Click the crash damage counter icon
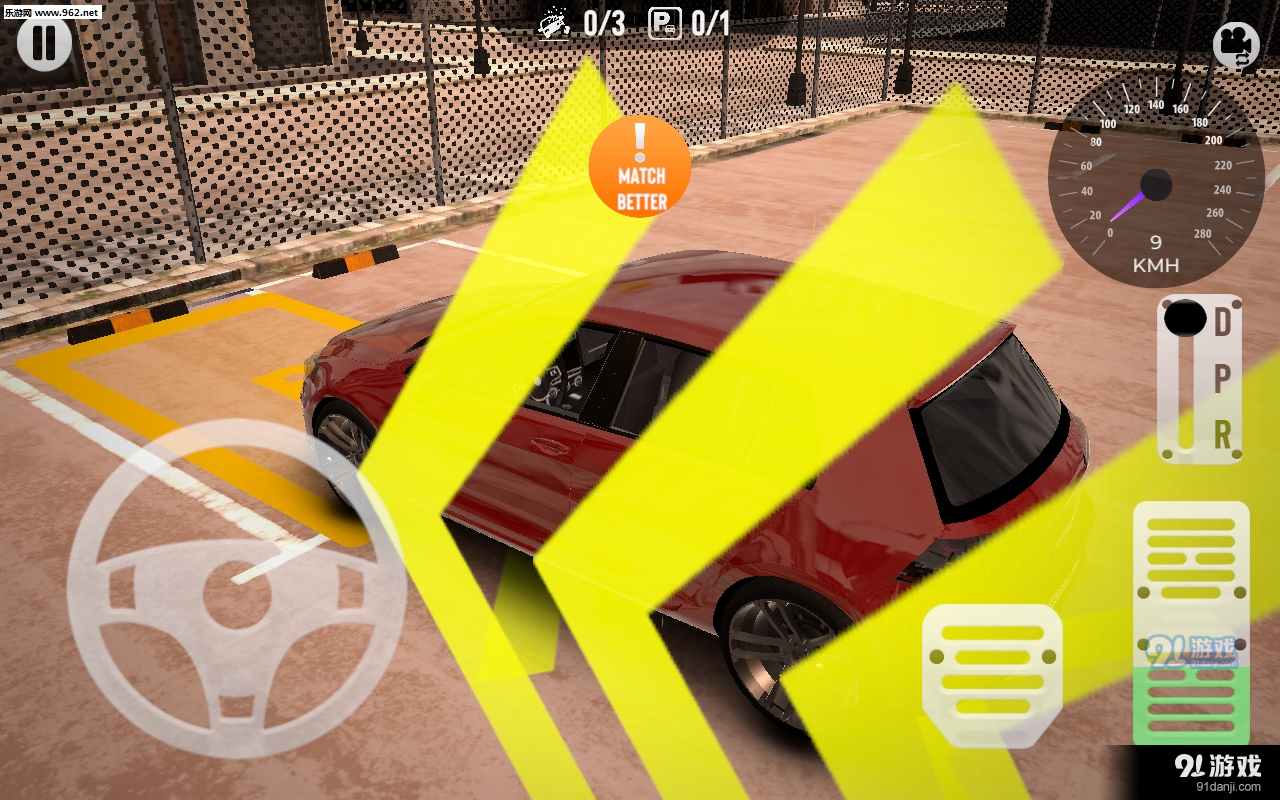The width and height of the screenshot is (1280, 800). (x=552, y=25)
